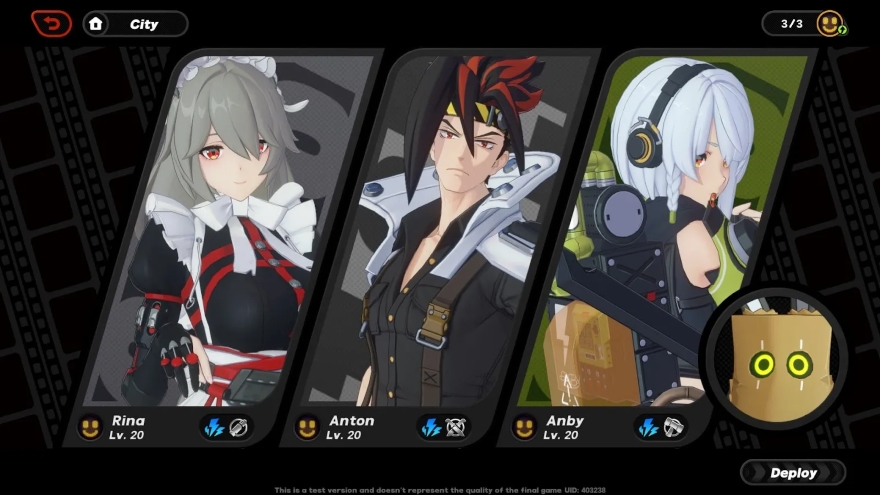The width and height of the screenshot is (880, 495).
Task: Show Anton's electric attribute icons
Action: (443, 428)
